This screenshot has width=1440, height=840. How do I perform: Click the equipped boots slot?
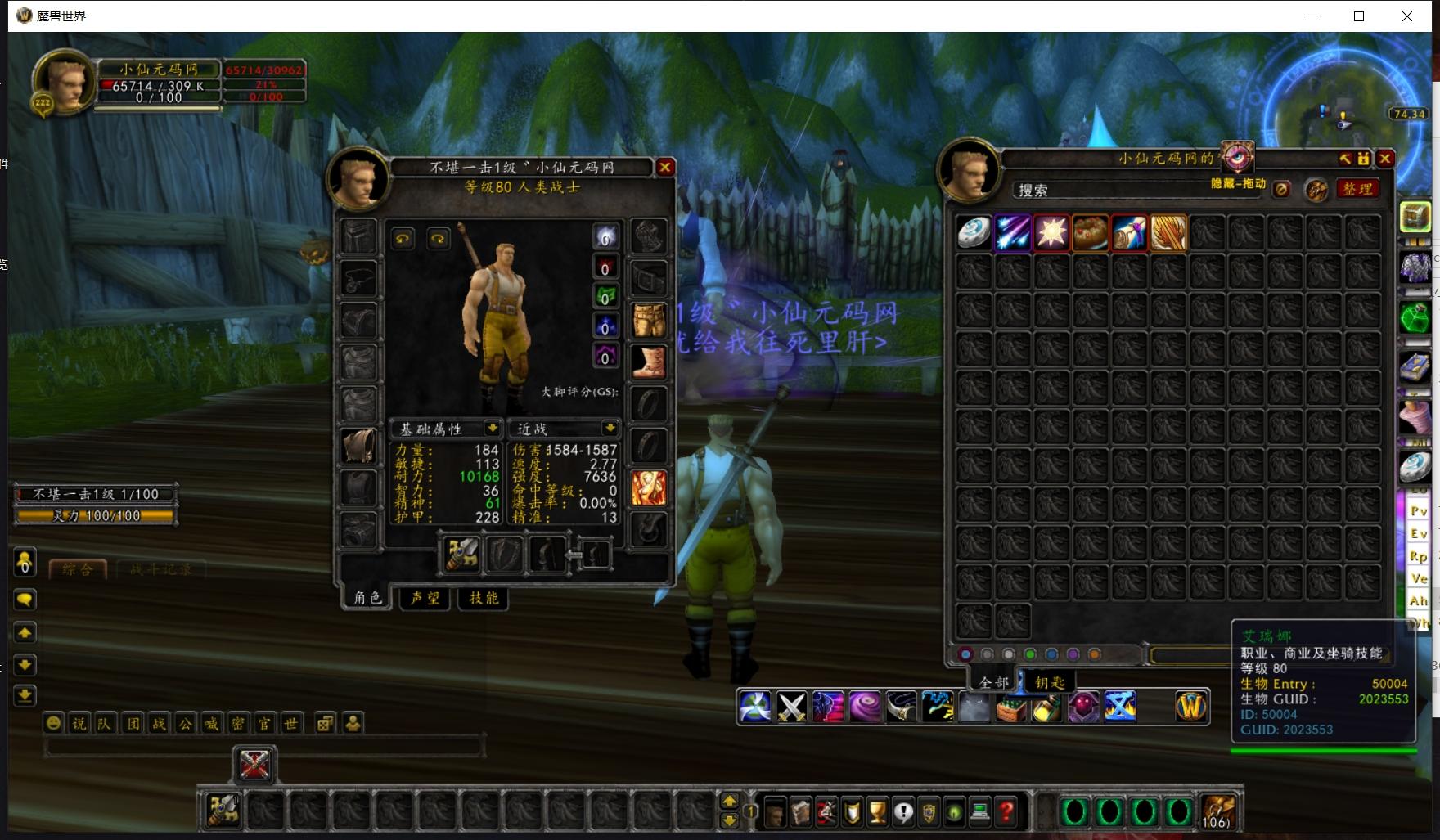[649, 362]
